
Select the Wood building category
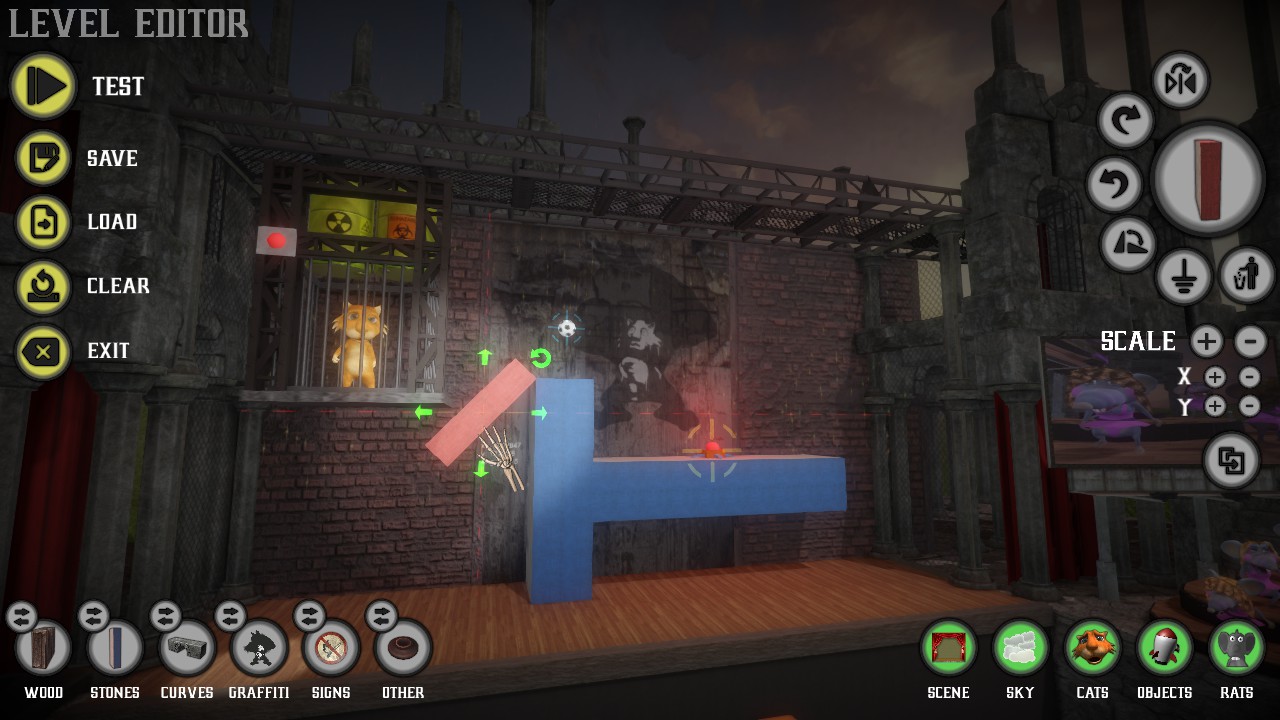[x=43, y=650]
